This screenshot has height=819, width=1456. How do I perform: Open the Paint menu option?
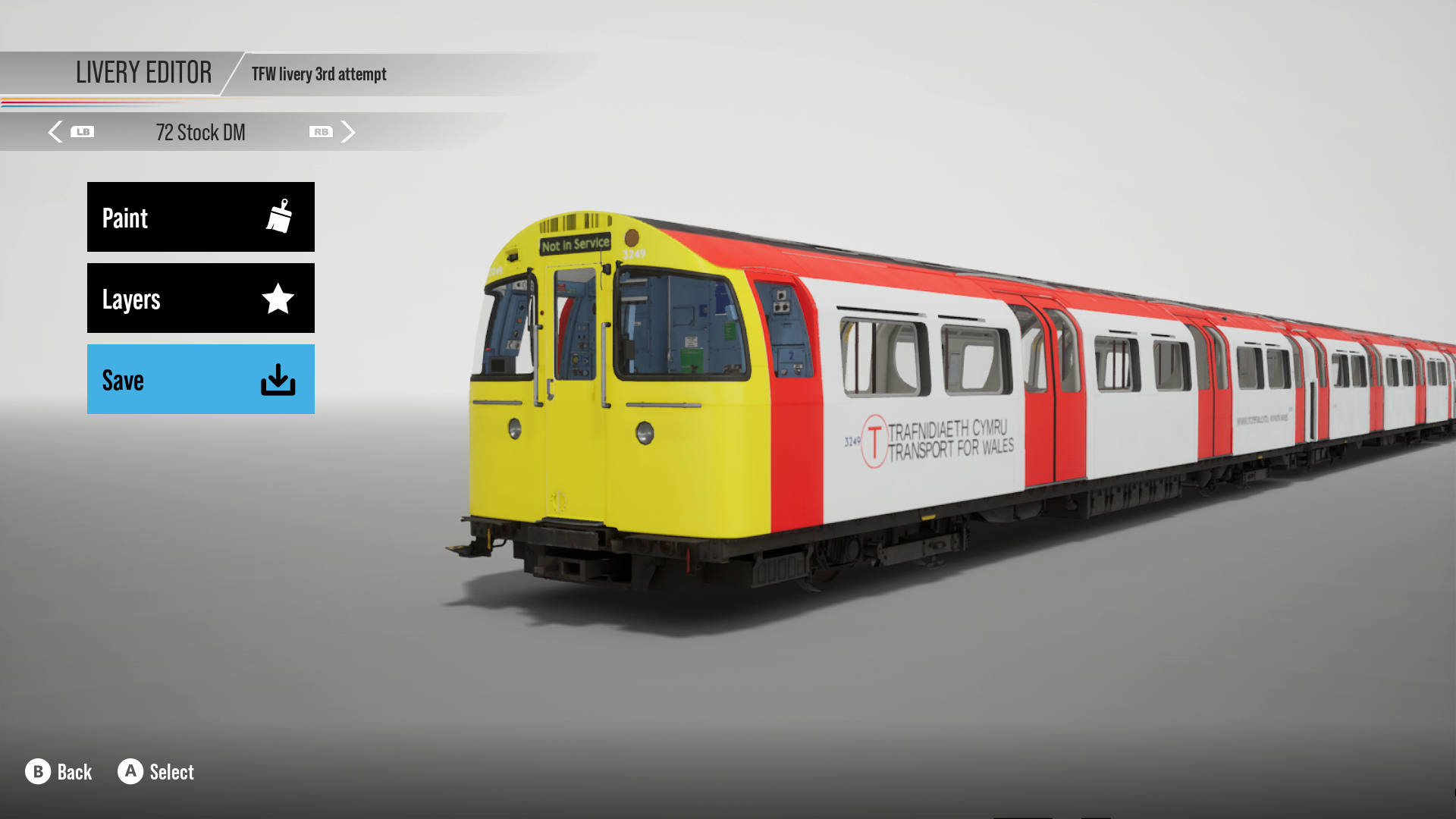pyautogui.click(x=201, y=217)
